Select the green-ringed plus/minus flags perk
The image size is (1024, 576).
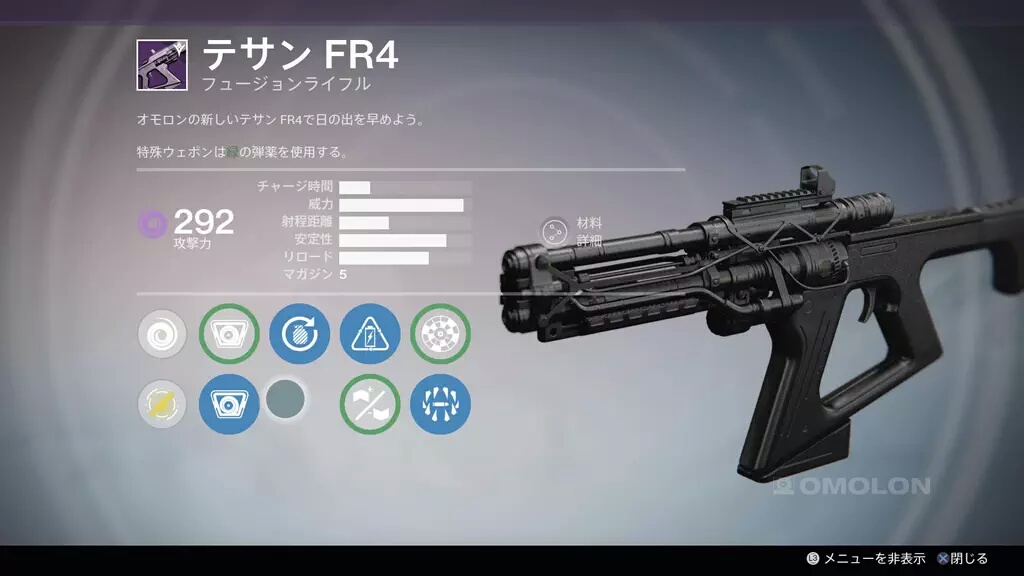tap(370, 404)
